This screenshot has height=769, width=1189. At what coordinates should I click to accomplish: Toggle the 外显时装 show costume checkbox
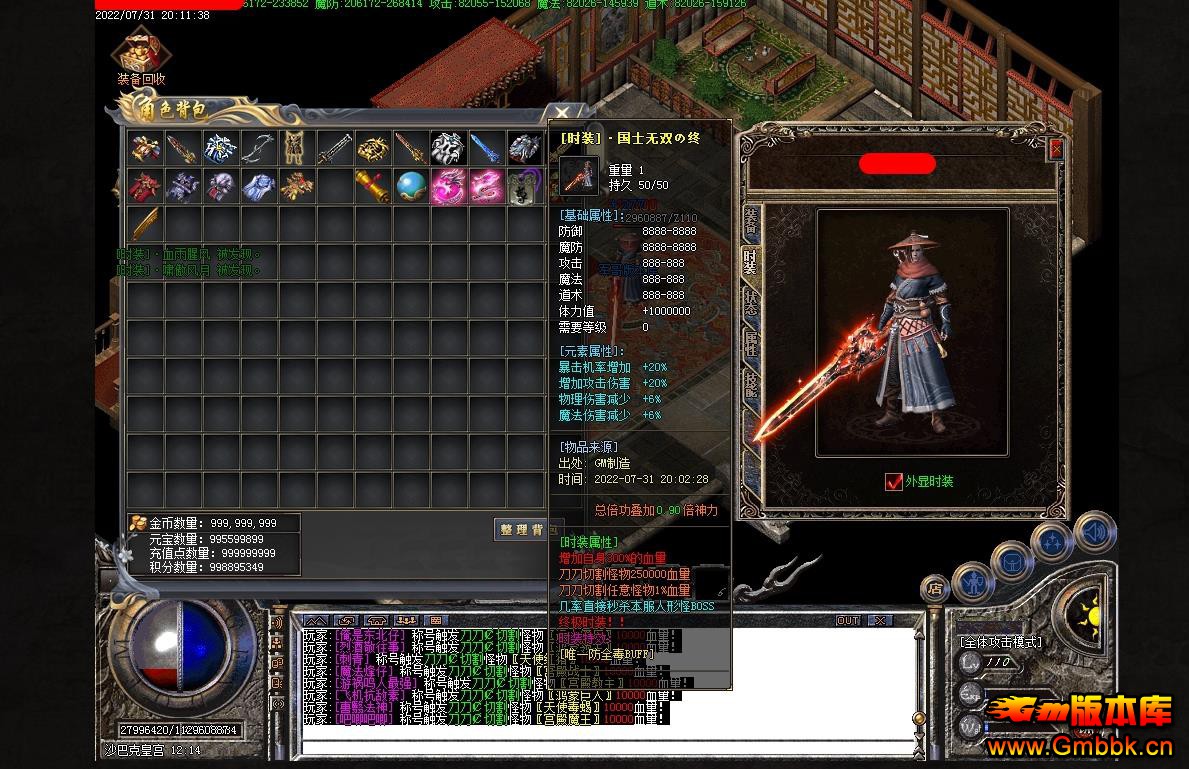894,482
